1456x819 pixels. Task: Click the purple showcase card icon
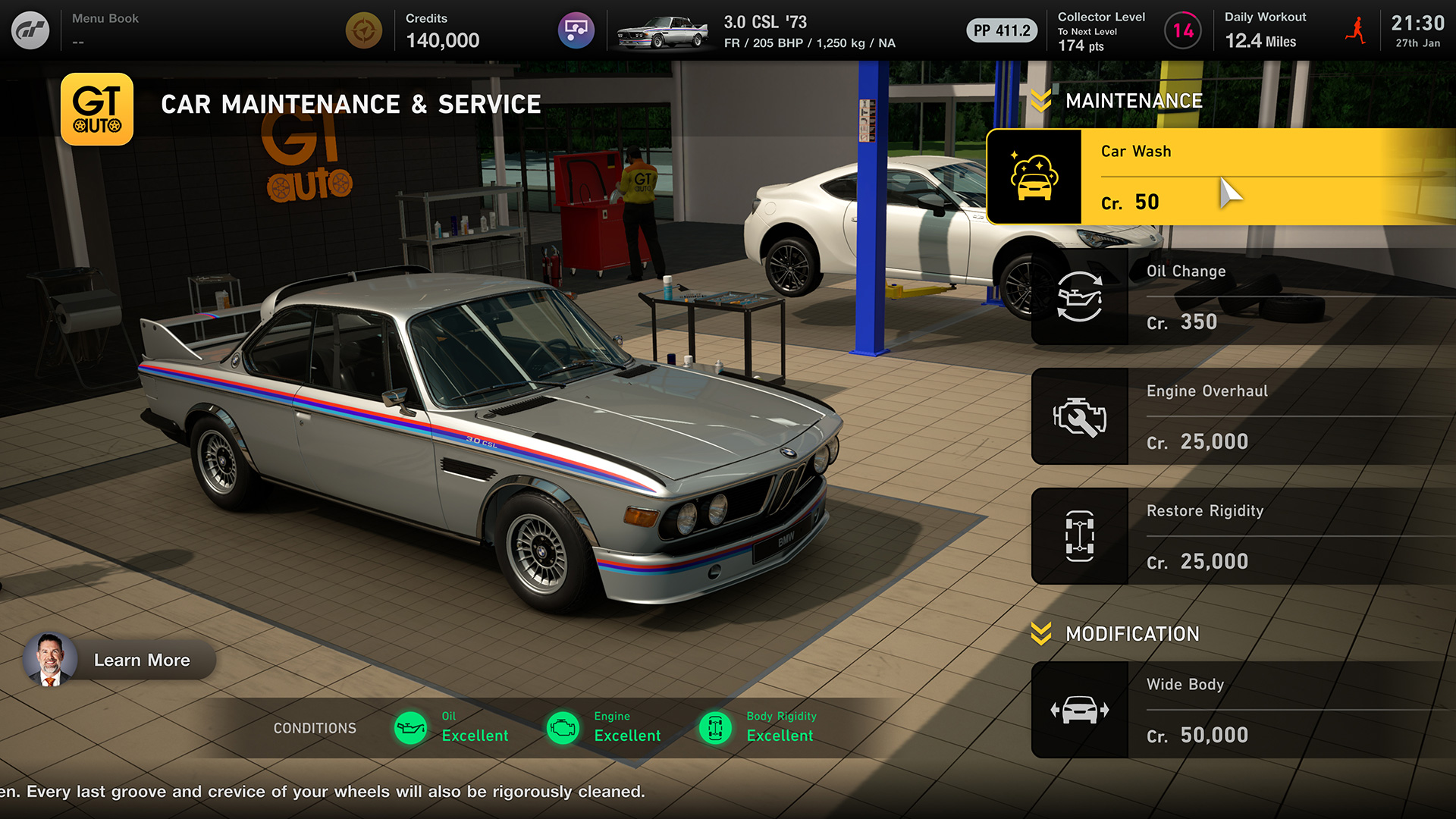(576, 29)
